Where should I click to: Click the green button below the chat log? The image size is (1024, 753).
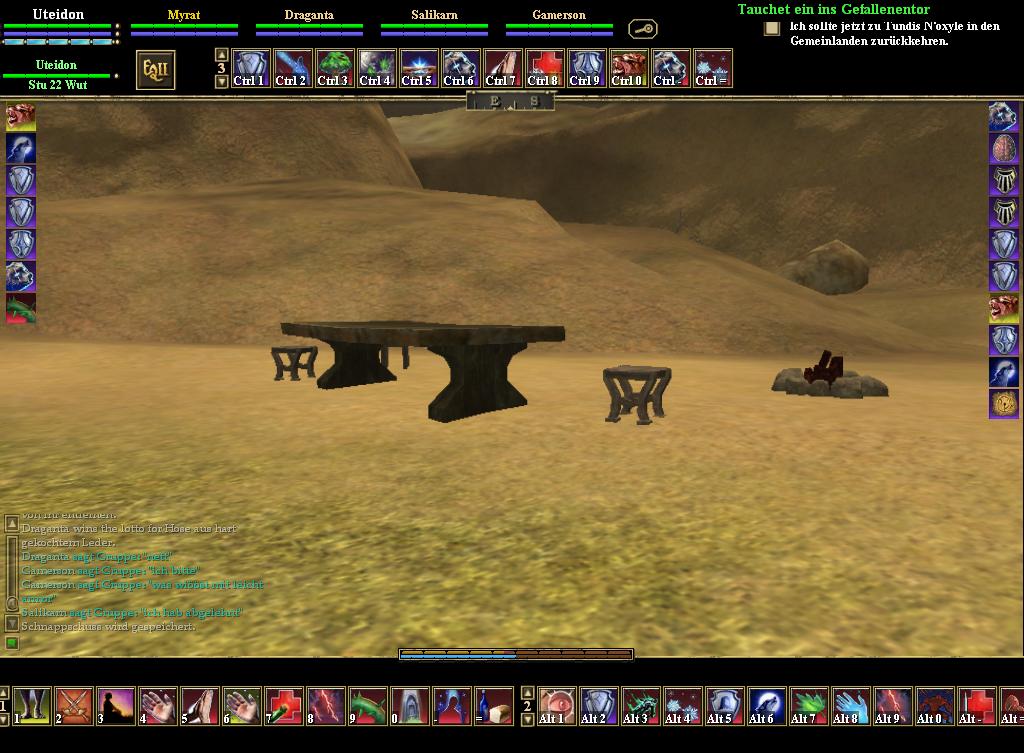(x=12, y=643)
